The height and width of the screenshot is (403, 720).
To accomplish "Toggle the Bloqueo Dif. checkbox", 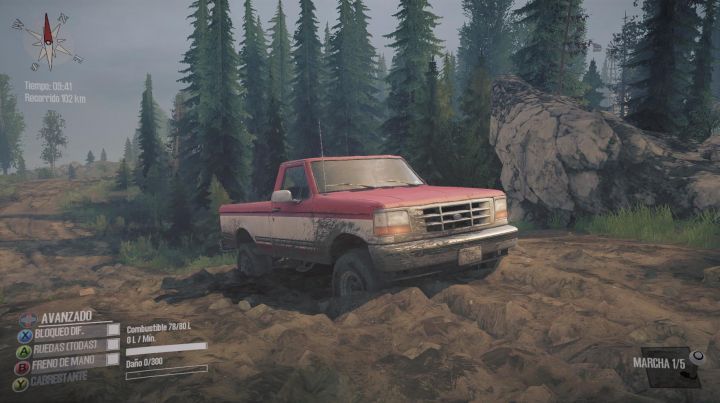I will [113, 329].
